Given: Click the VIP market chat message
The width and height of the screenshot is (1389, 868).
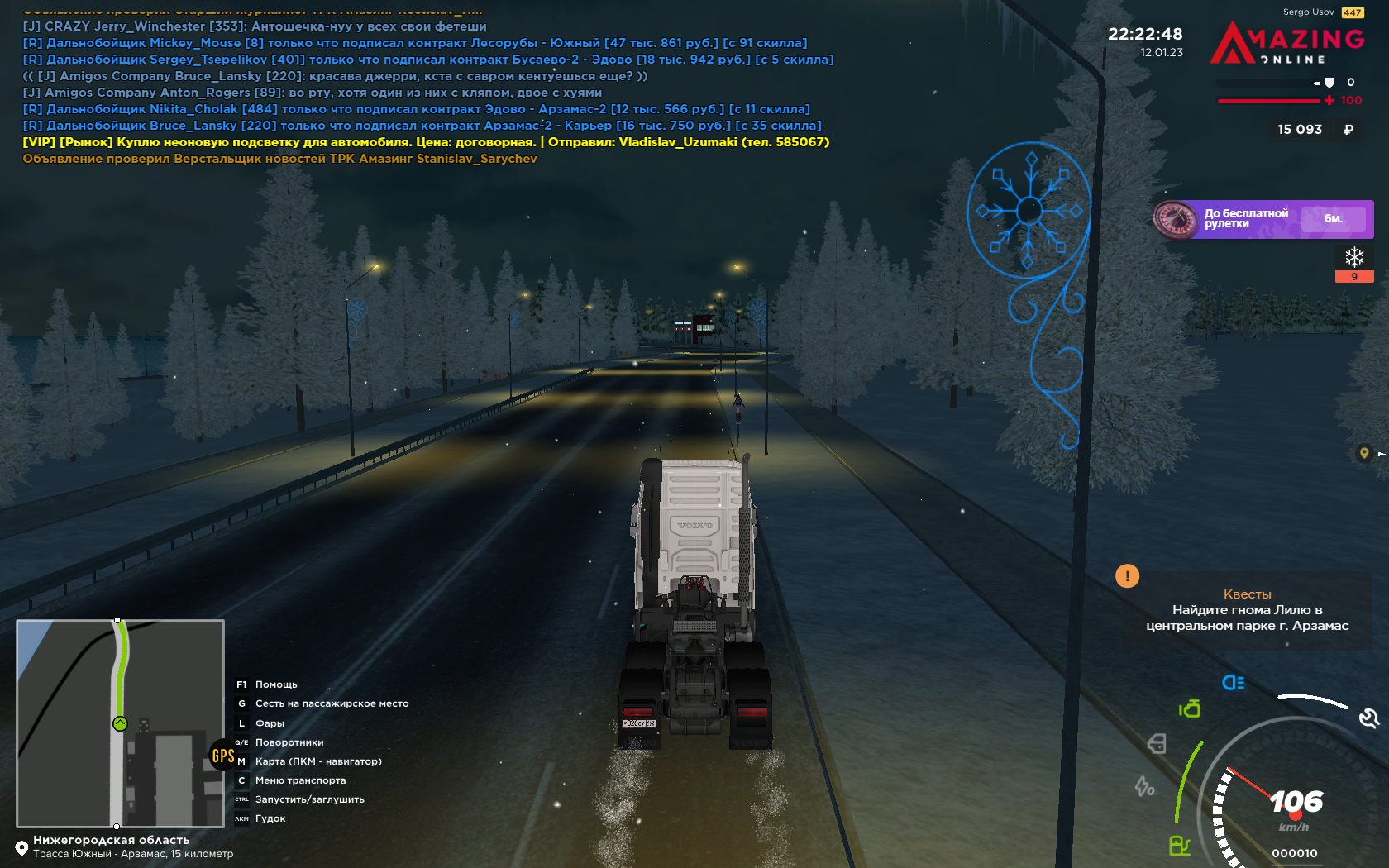Looking at the screenshot, I should [426, 142].
